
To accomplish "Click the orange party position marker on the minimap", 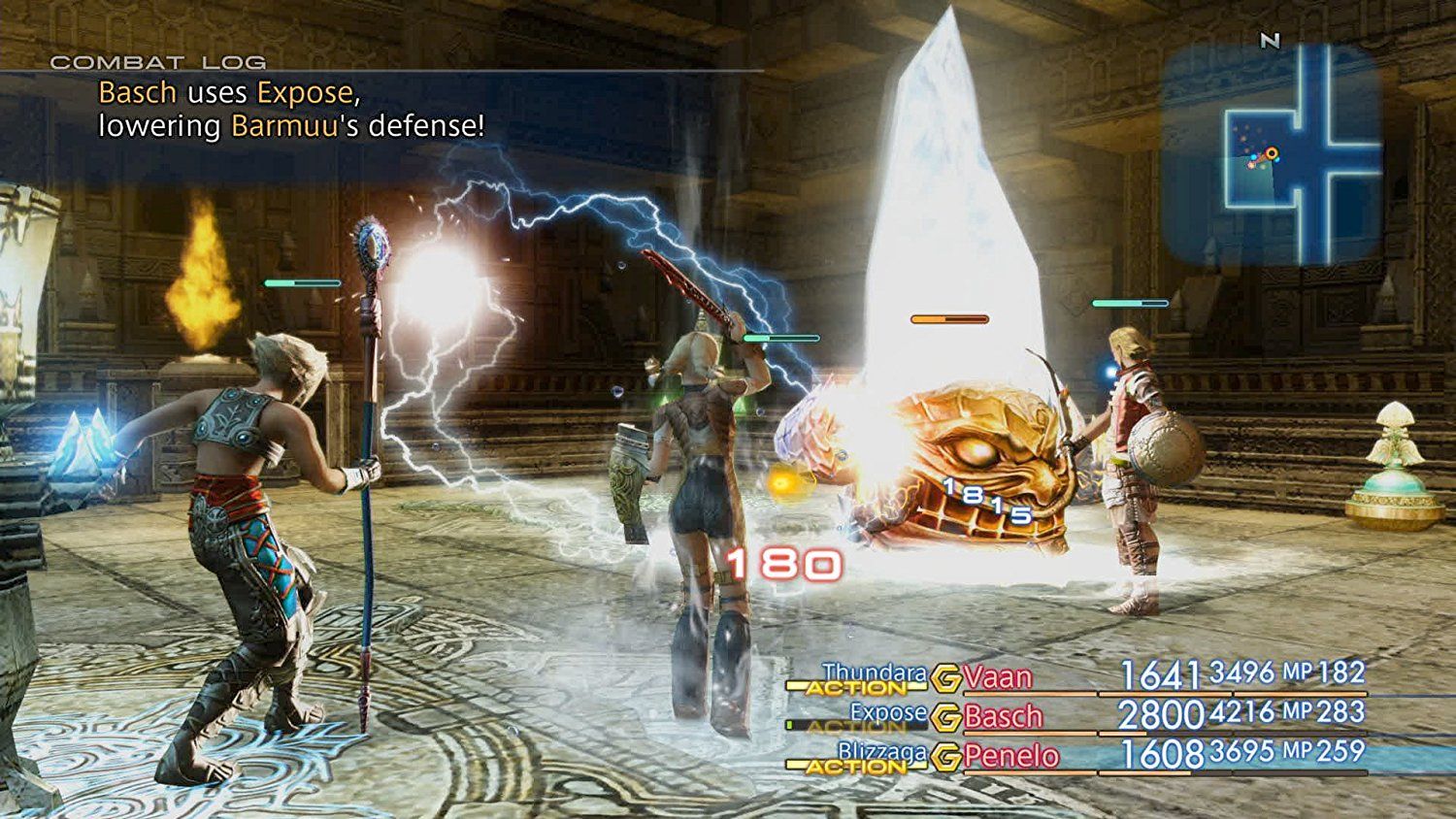I will [x=1273, y=151].
